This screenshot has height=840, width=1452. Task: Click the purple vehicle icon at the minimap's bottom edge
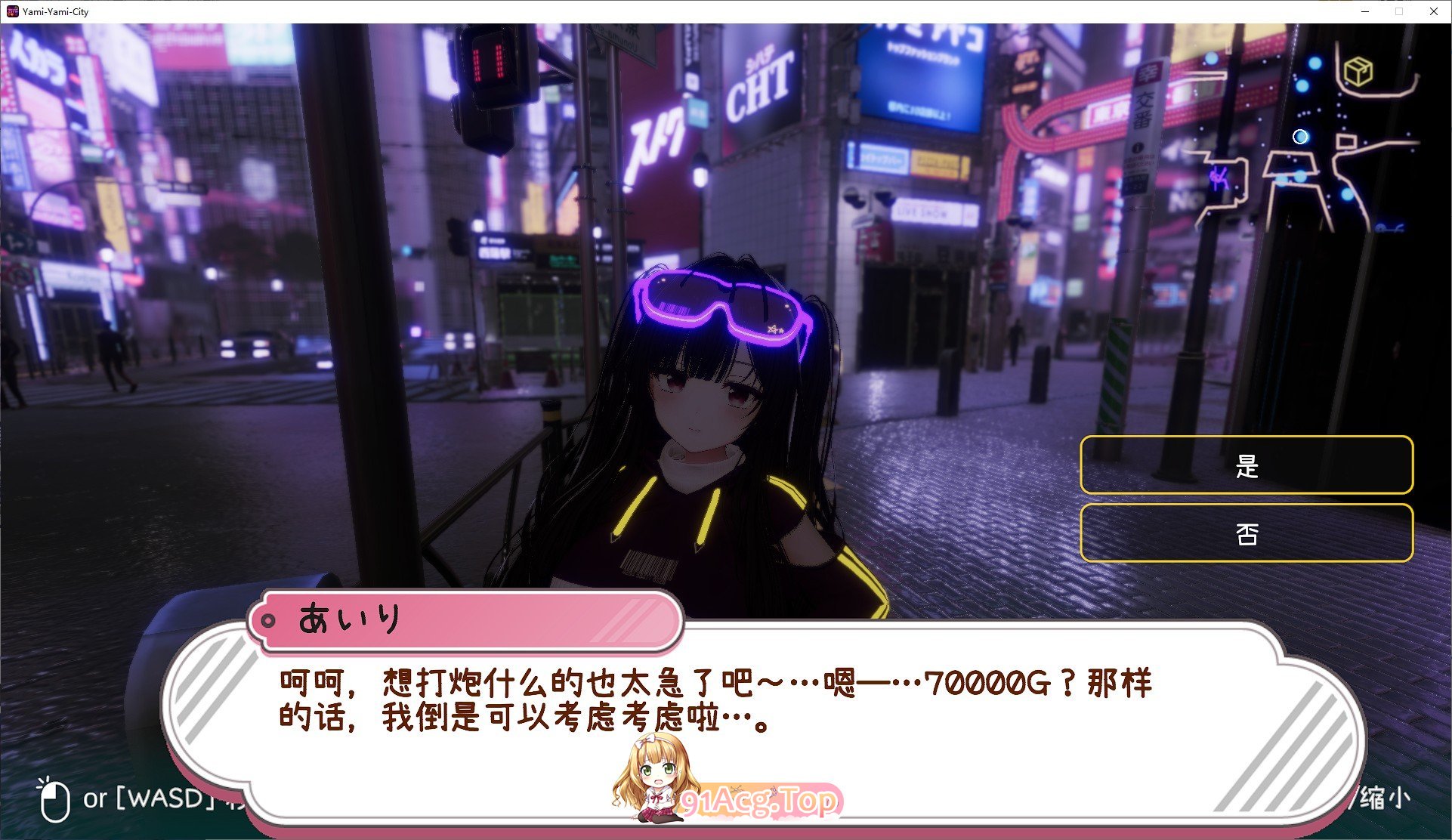1390,228
